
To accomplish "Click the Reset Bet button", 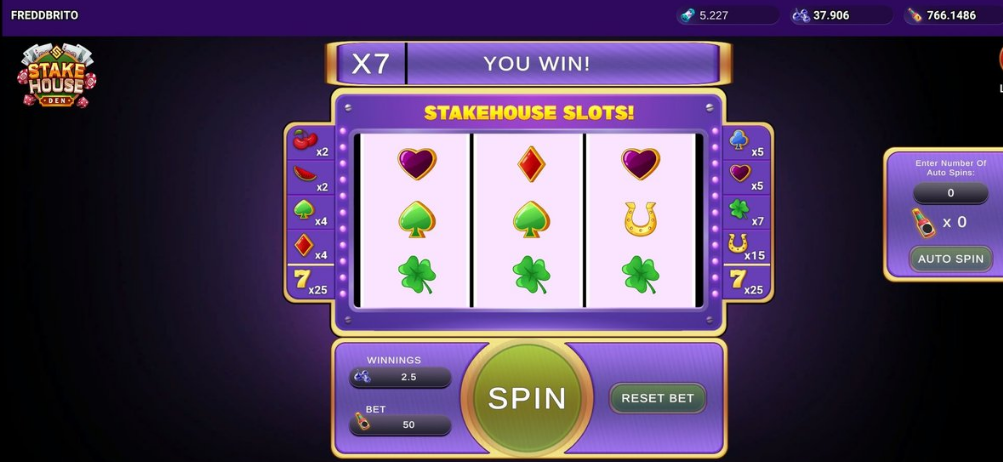I will coord(657,398).
